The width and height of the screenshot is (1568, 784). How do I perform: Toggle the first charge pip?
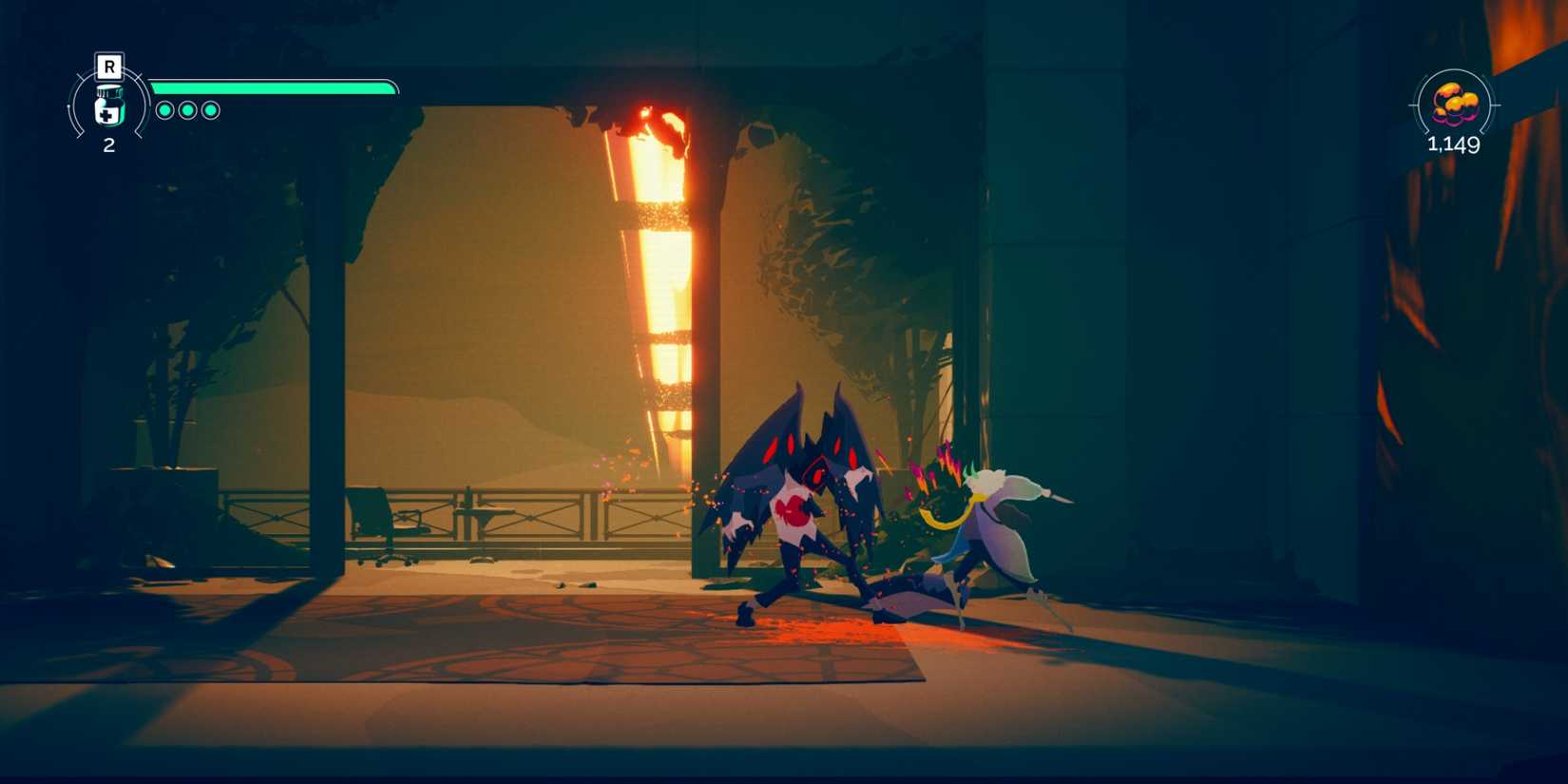click(166, 108)
